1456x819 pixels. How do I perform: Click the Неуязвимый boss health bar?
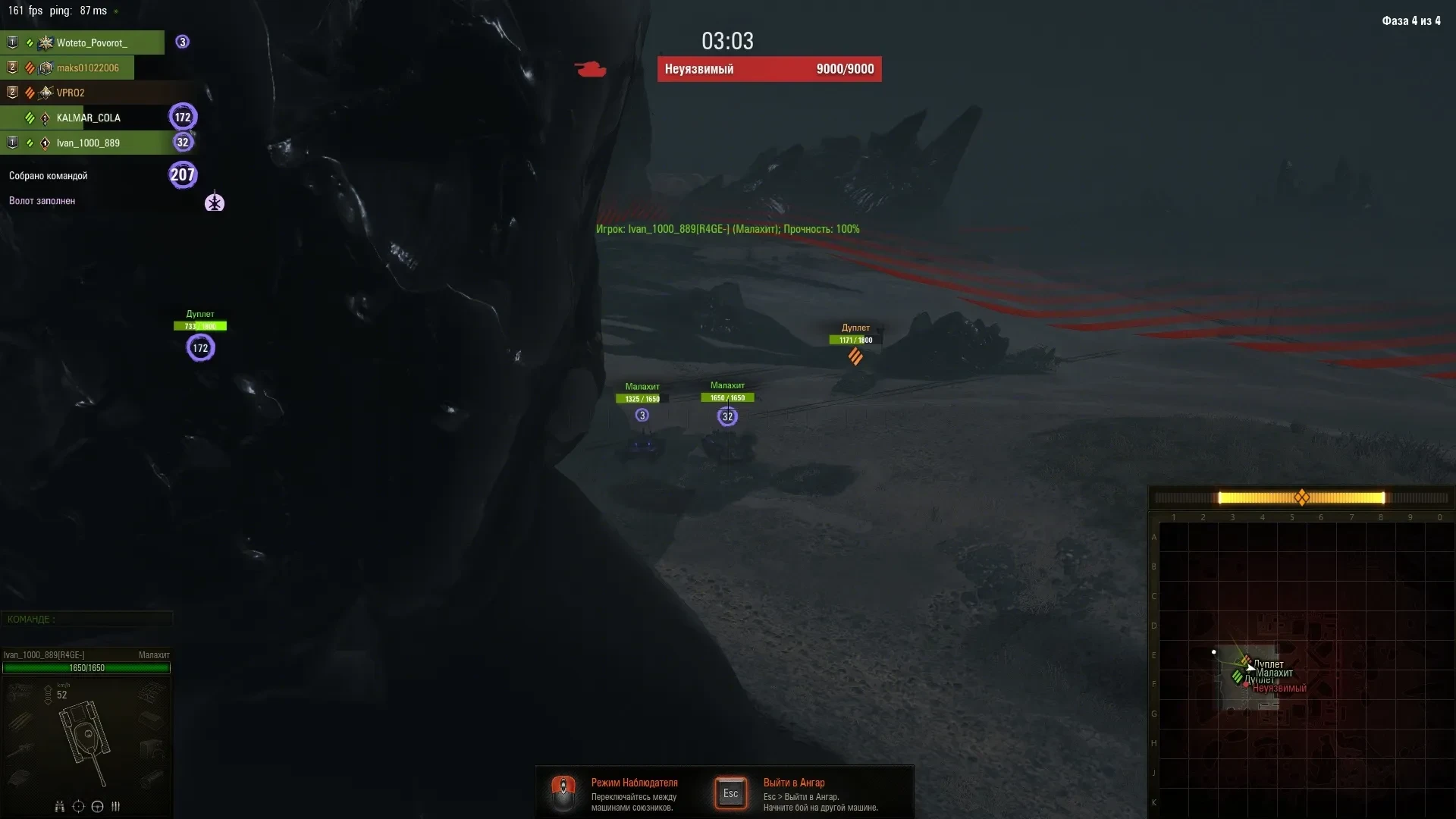point(769,69)
